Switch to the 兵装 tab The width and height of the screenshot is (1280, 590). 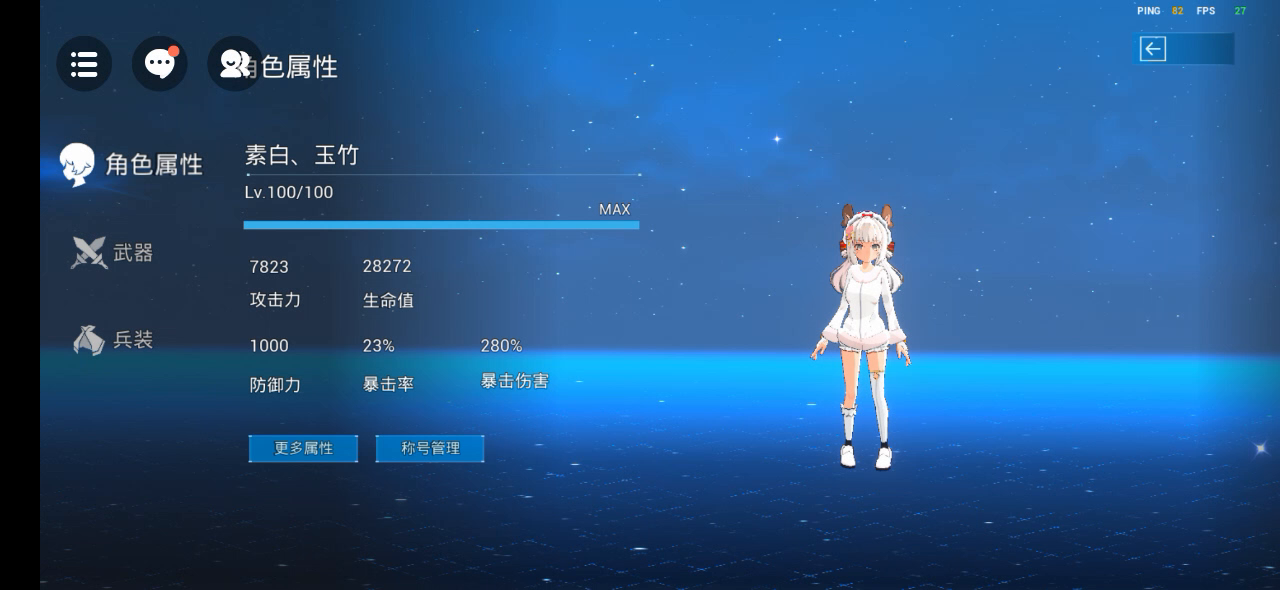(x=113, y=340)
